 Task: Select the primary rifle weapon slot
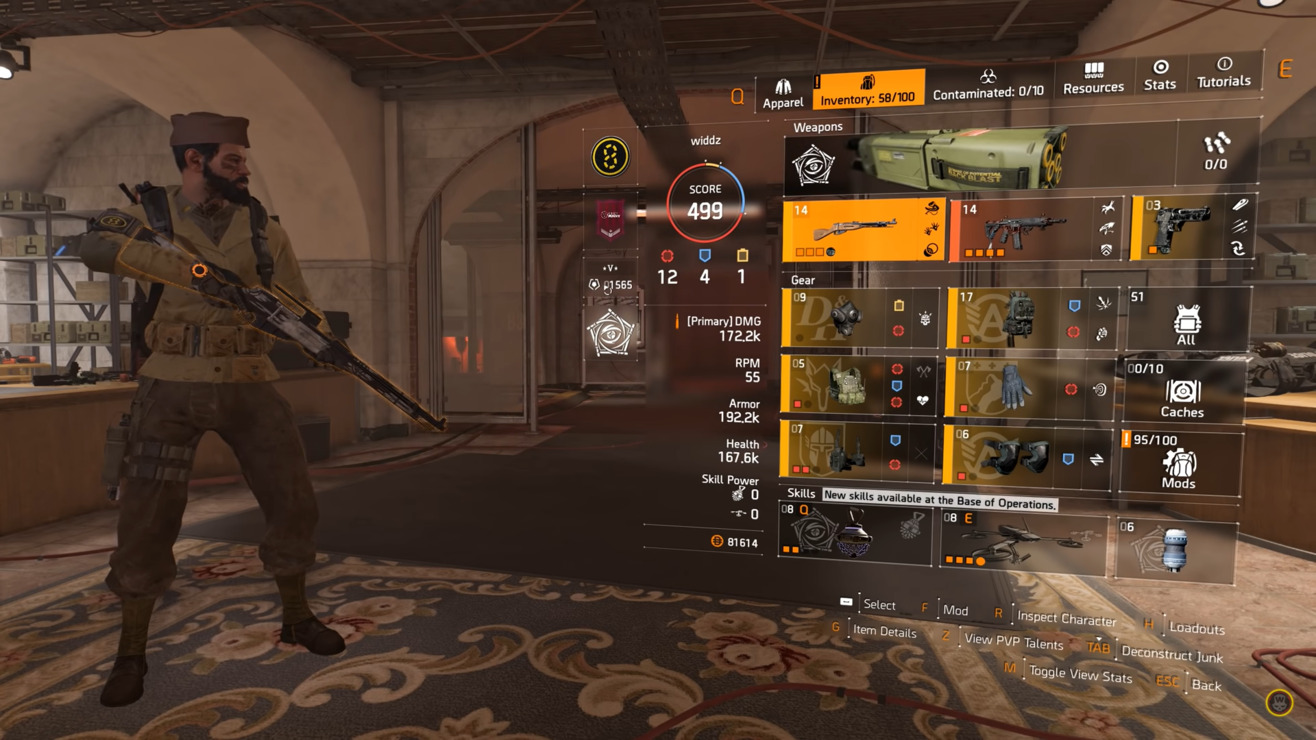[863, 230]
